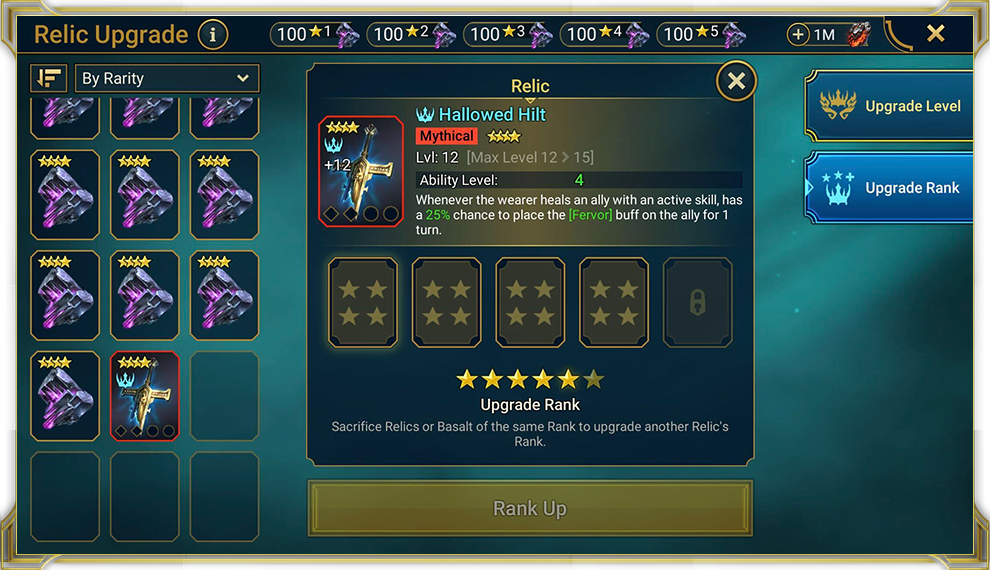Select the 3-star Basalt counter
Screen dimensions: 990x570
coord(509,35)
